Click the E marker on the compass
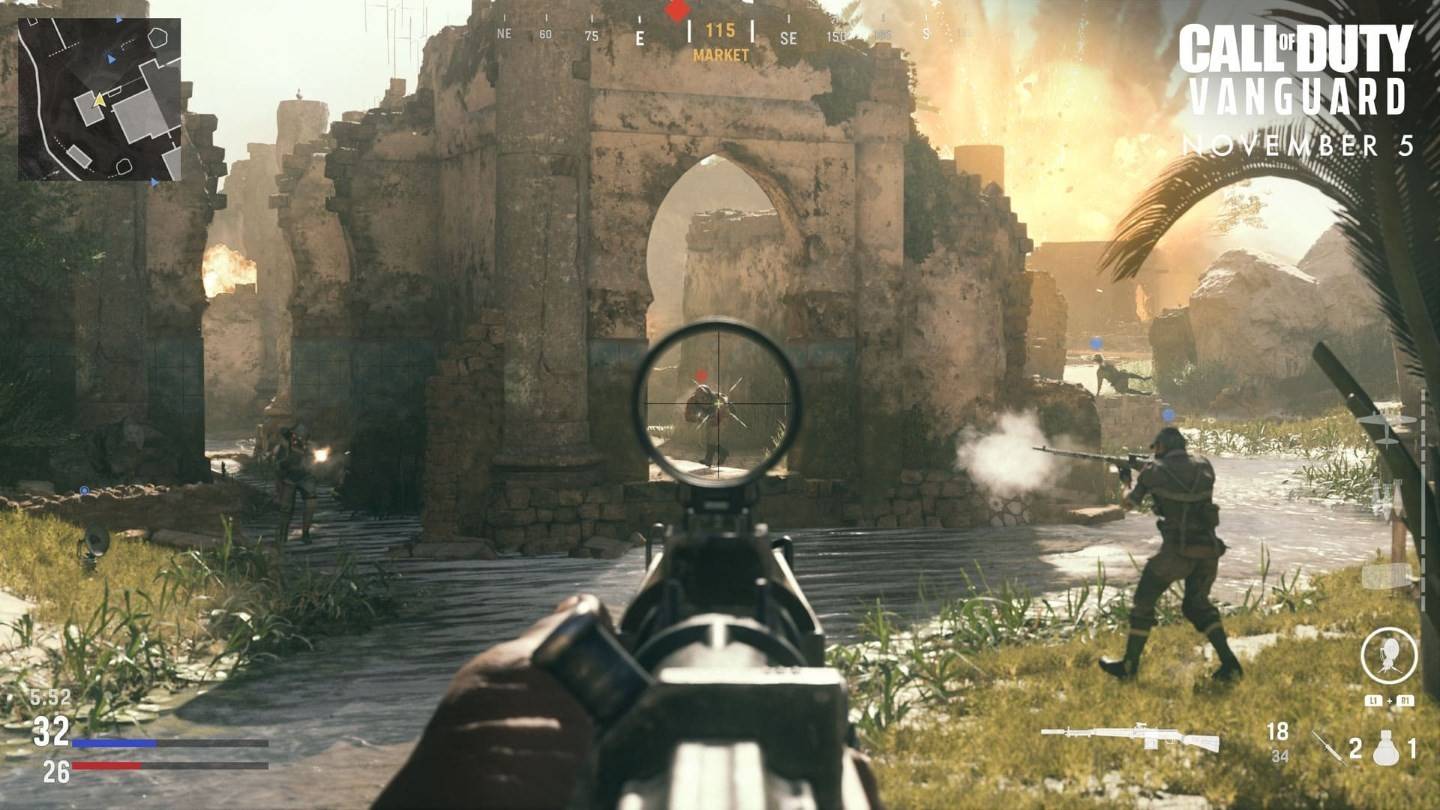Image resolution: width=1440 pixels, height=810 pixels. pos(640,37)
